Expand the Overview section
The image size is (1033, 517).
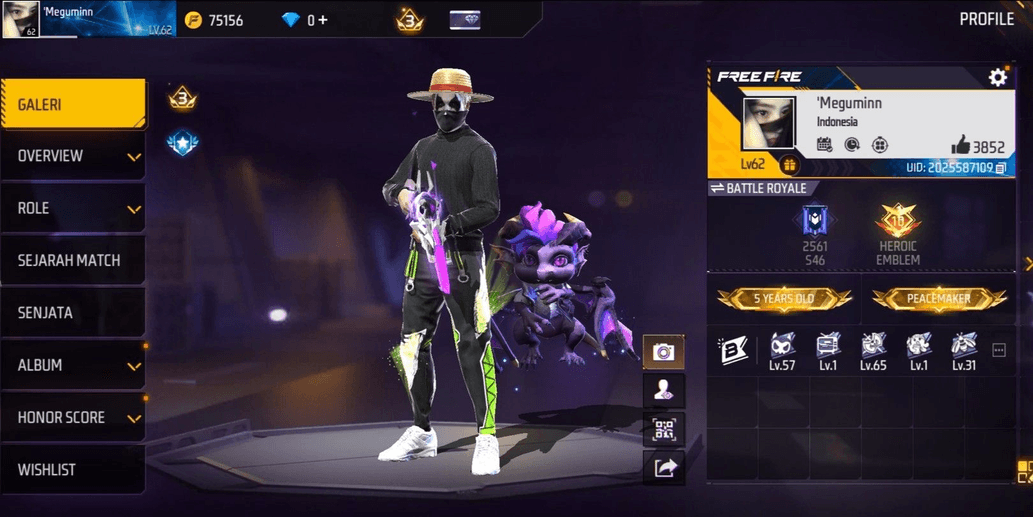[x=72, y=156]
